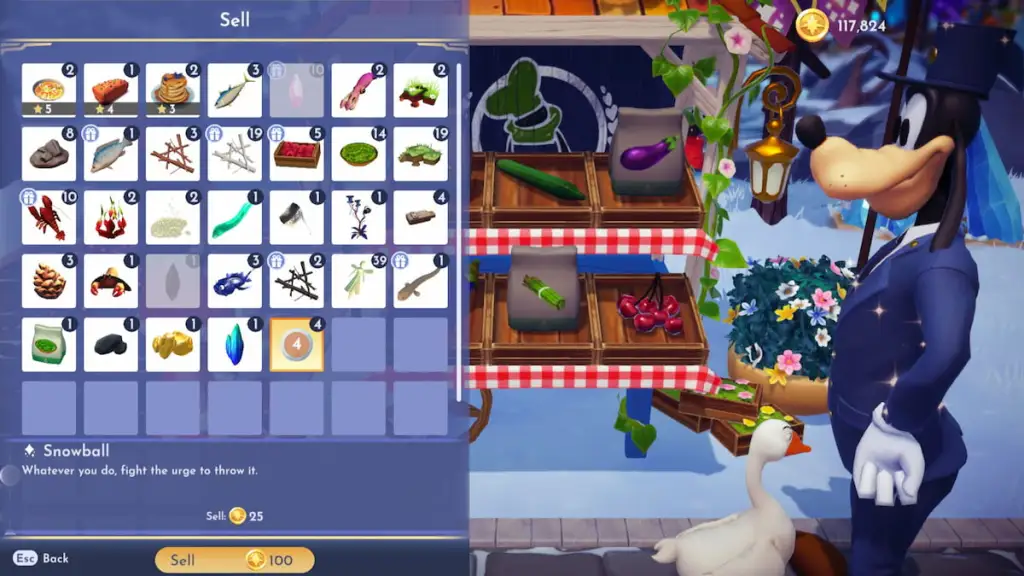Image resolution: width=1024 pixels, height=576 pixels.
Task: Choose the tuna fish slot
Action: [x=234, y=90]
